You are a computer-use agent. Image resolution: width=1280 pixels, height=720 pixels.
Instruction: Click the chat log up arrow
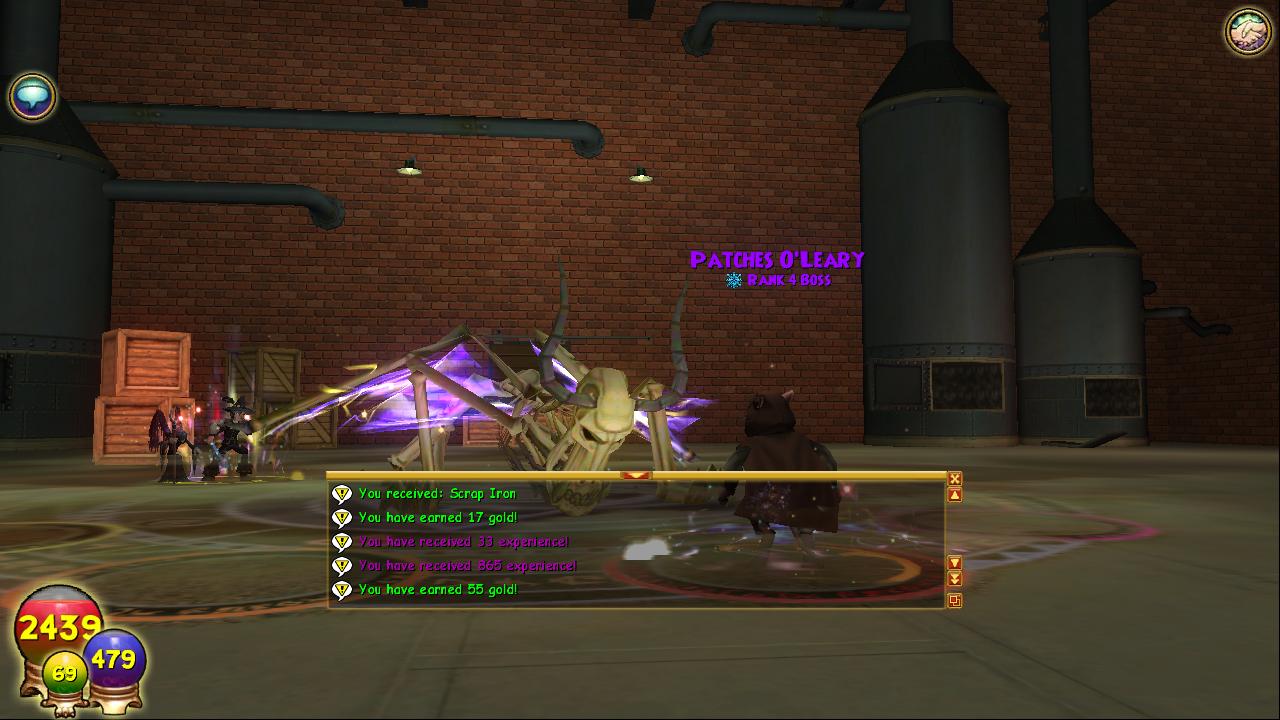point(955,495)
